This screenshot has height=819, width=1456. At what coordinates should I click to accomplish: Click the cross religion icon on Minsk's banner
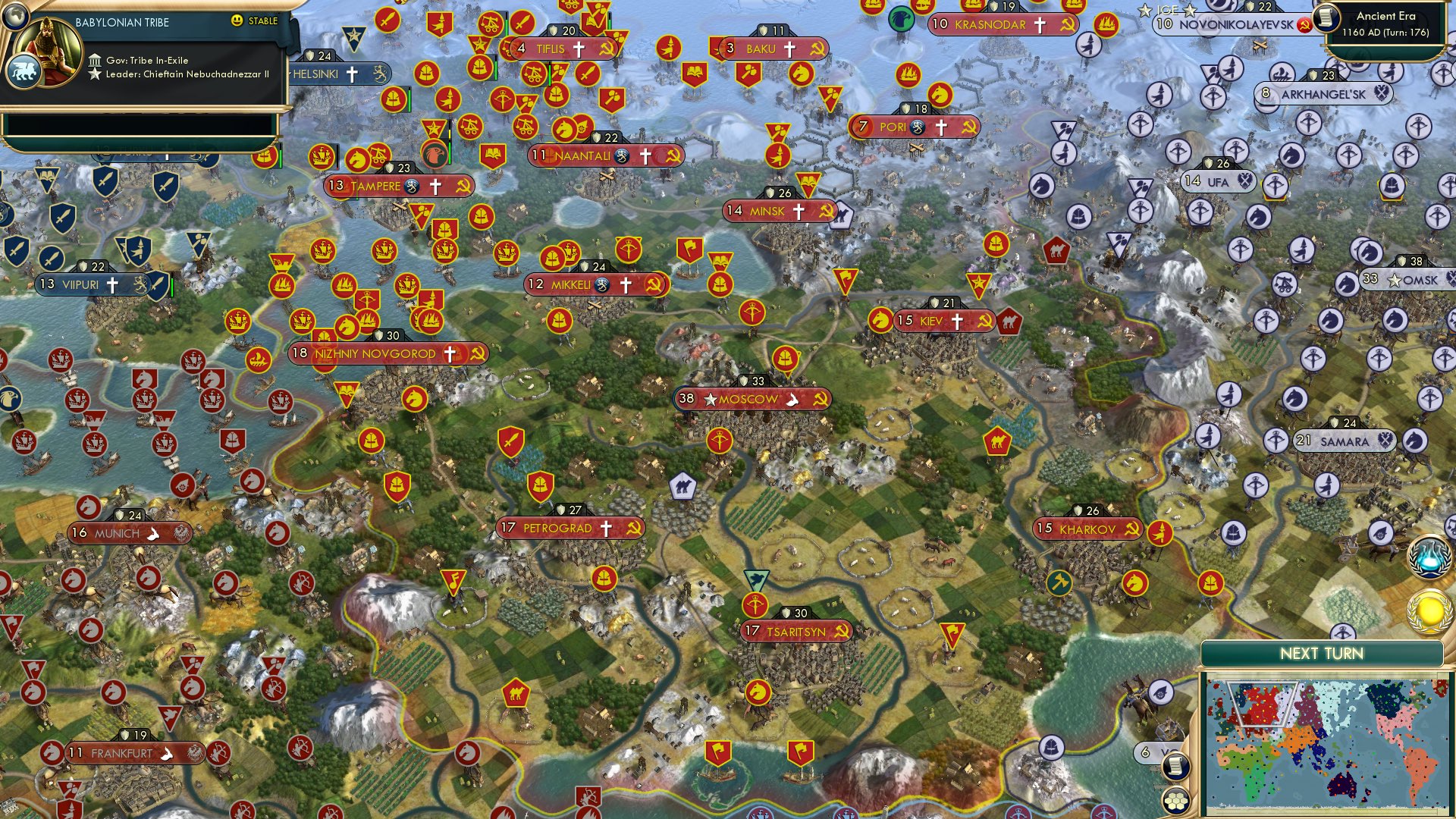pyautogui.click(x=796, y=212)
